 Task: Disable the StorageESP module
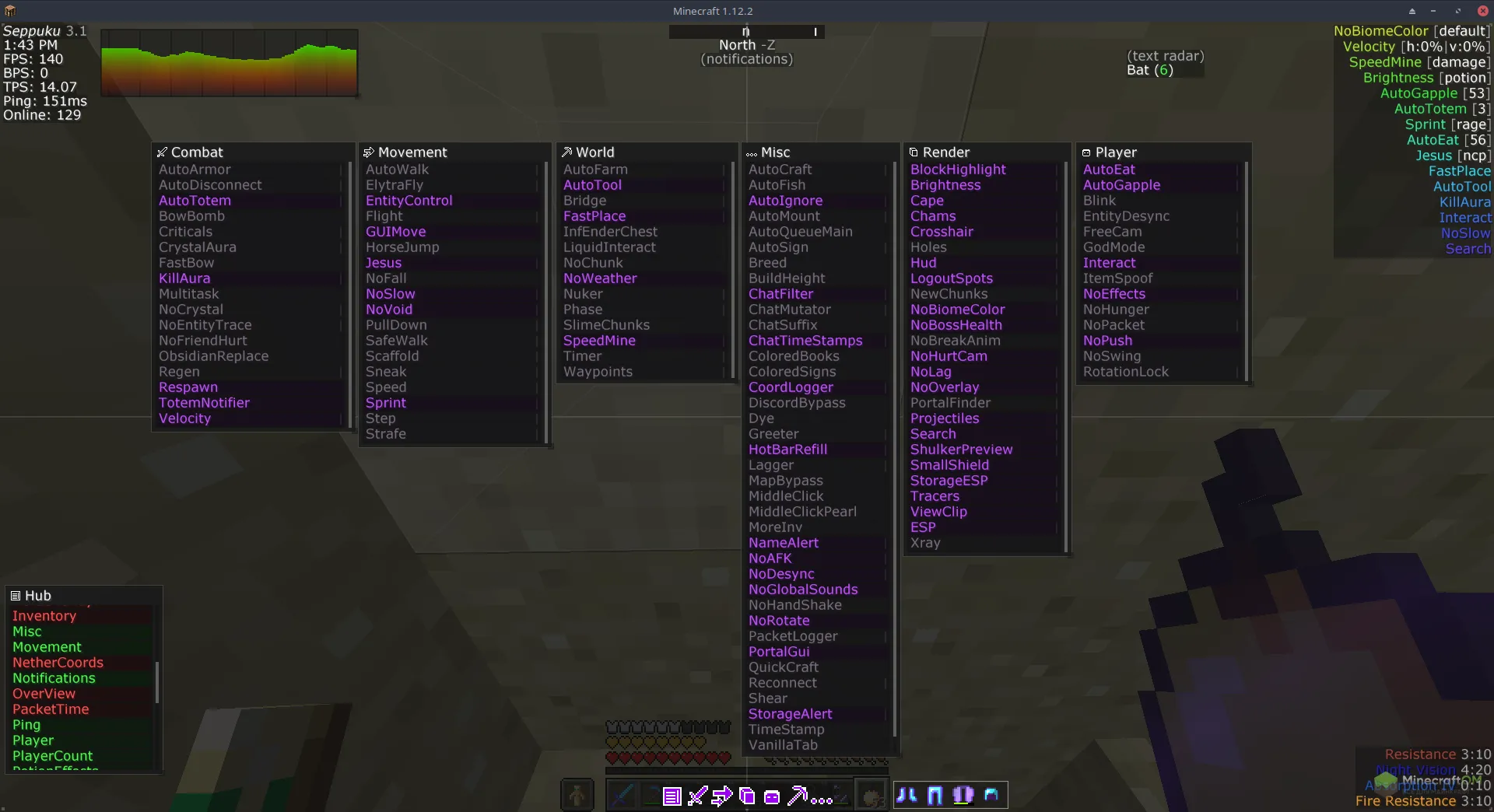pyautogui.click(x=949, y=481)
